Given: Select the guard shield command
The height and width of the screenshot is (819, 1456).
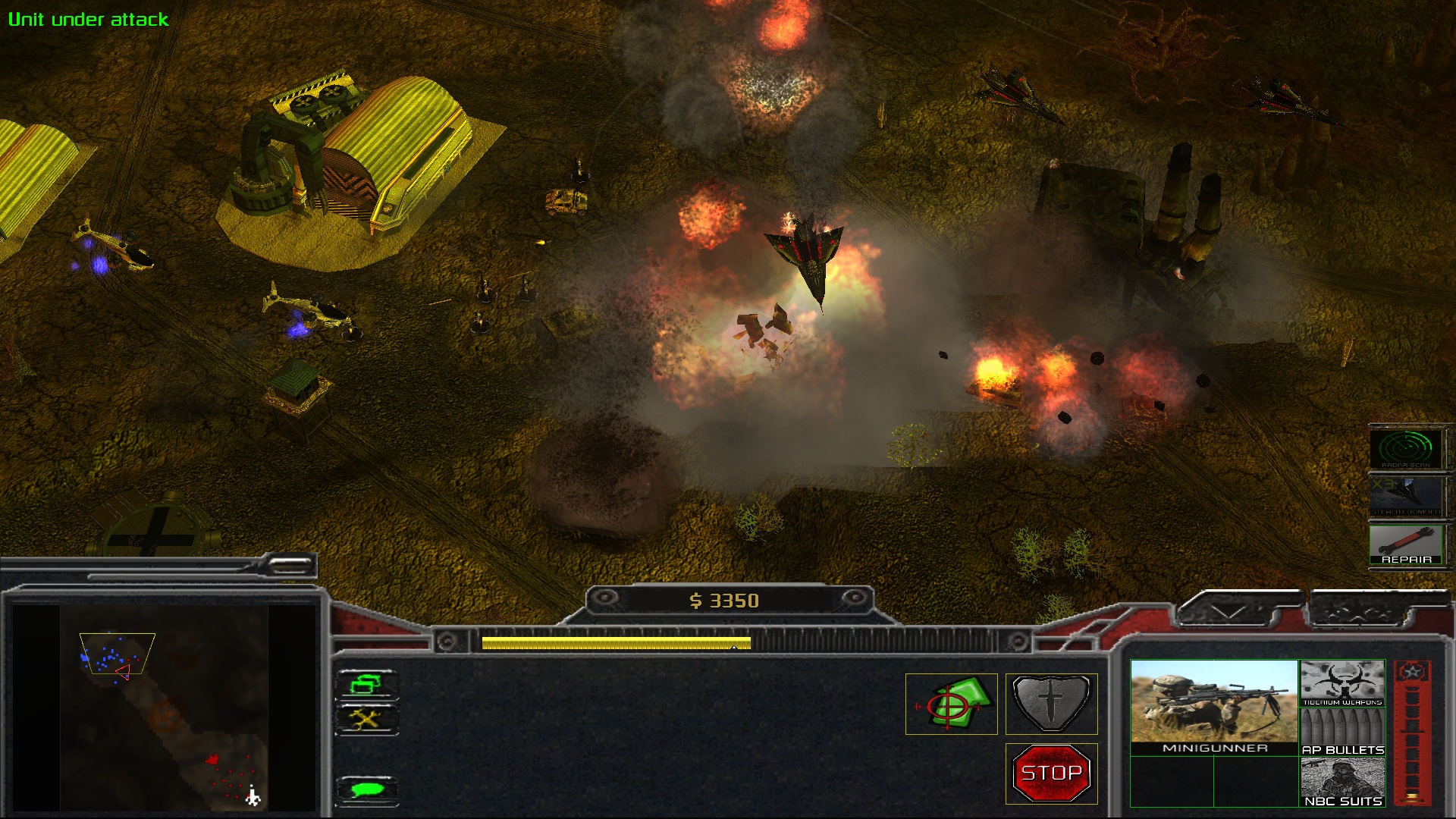Looking at the screenshot, I should pyautogui.click(x=1051, y=704).
